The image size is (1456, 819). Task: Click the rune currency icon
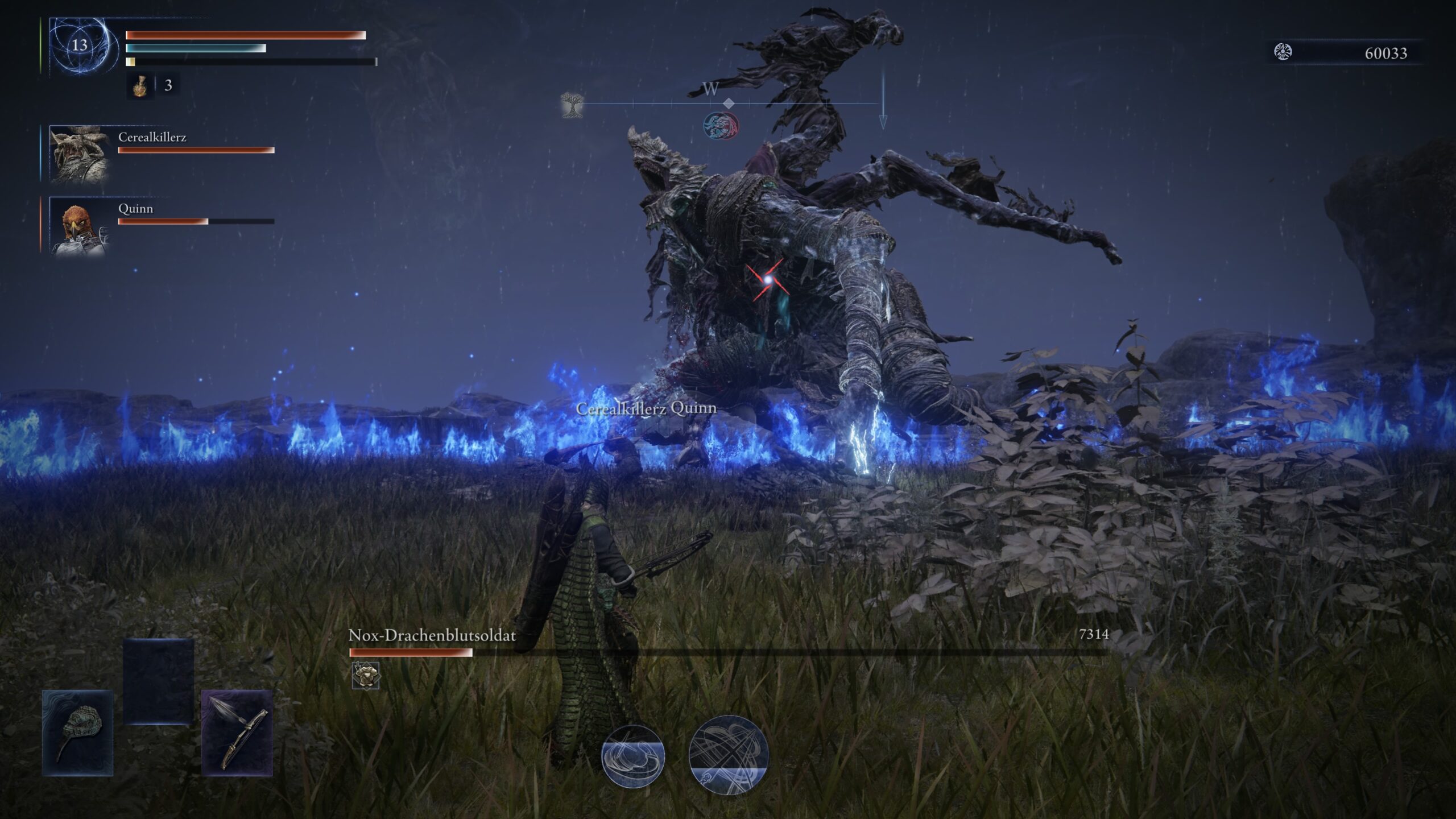click(1283, 52)
